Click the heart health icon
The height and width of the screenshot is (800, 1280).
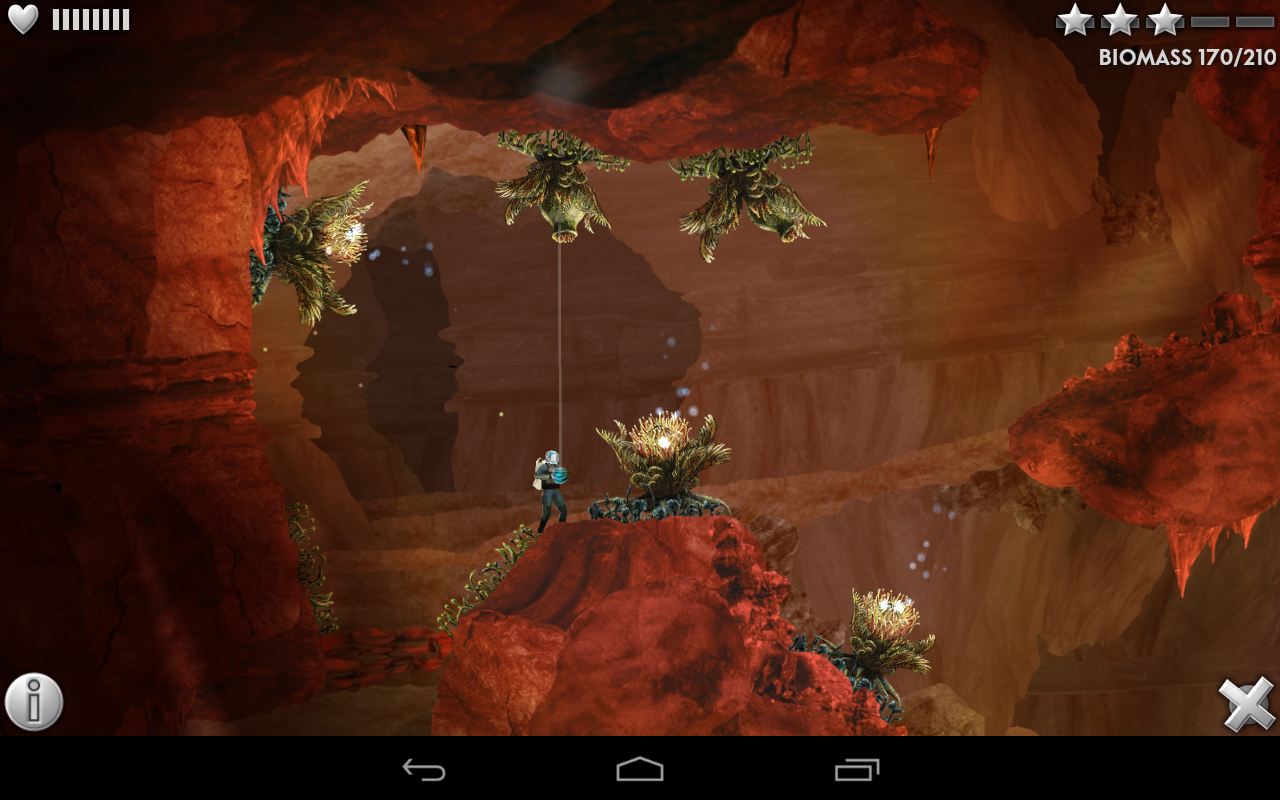[24, 17]
